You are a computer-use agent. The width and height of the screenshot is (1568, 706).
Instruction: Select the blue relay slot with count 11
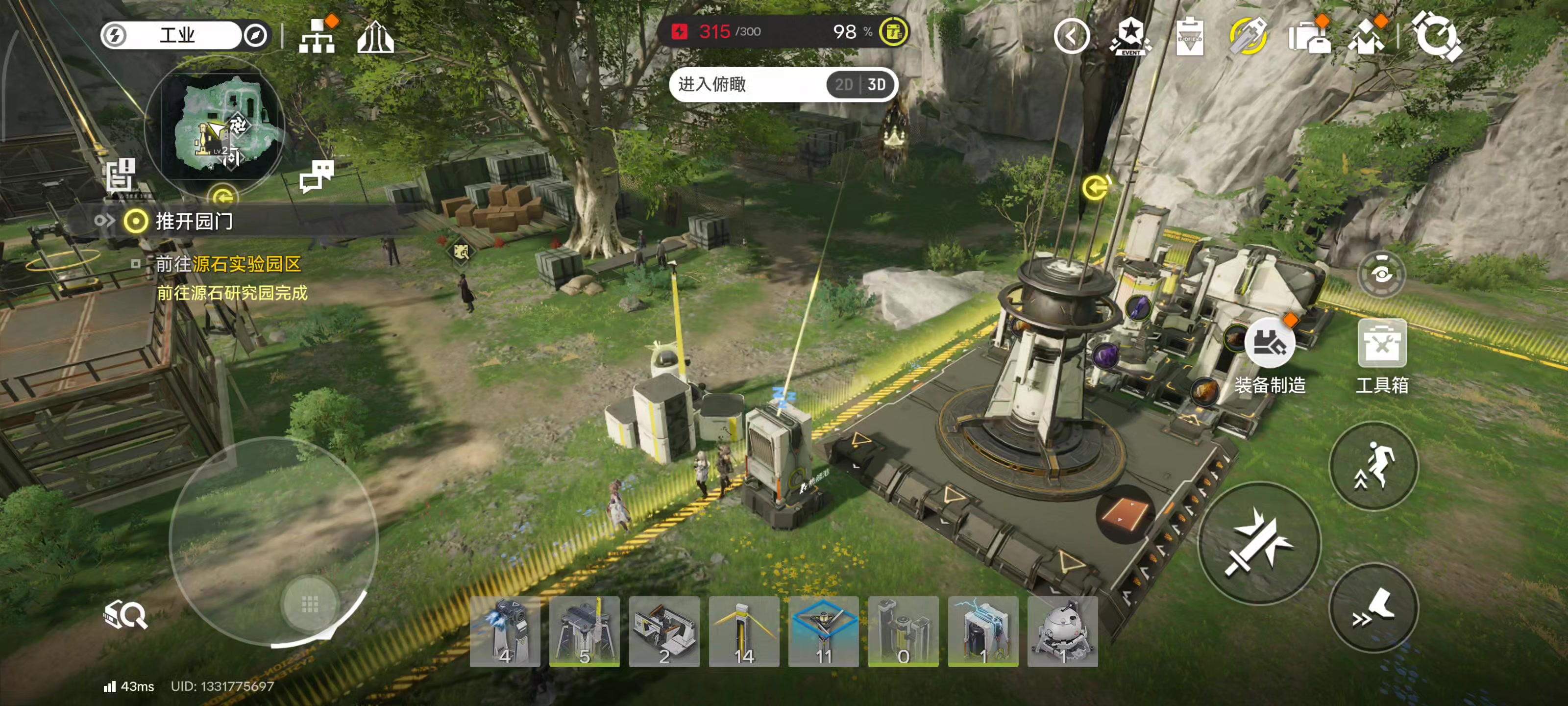pos(824,631)
